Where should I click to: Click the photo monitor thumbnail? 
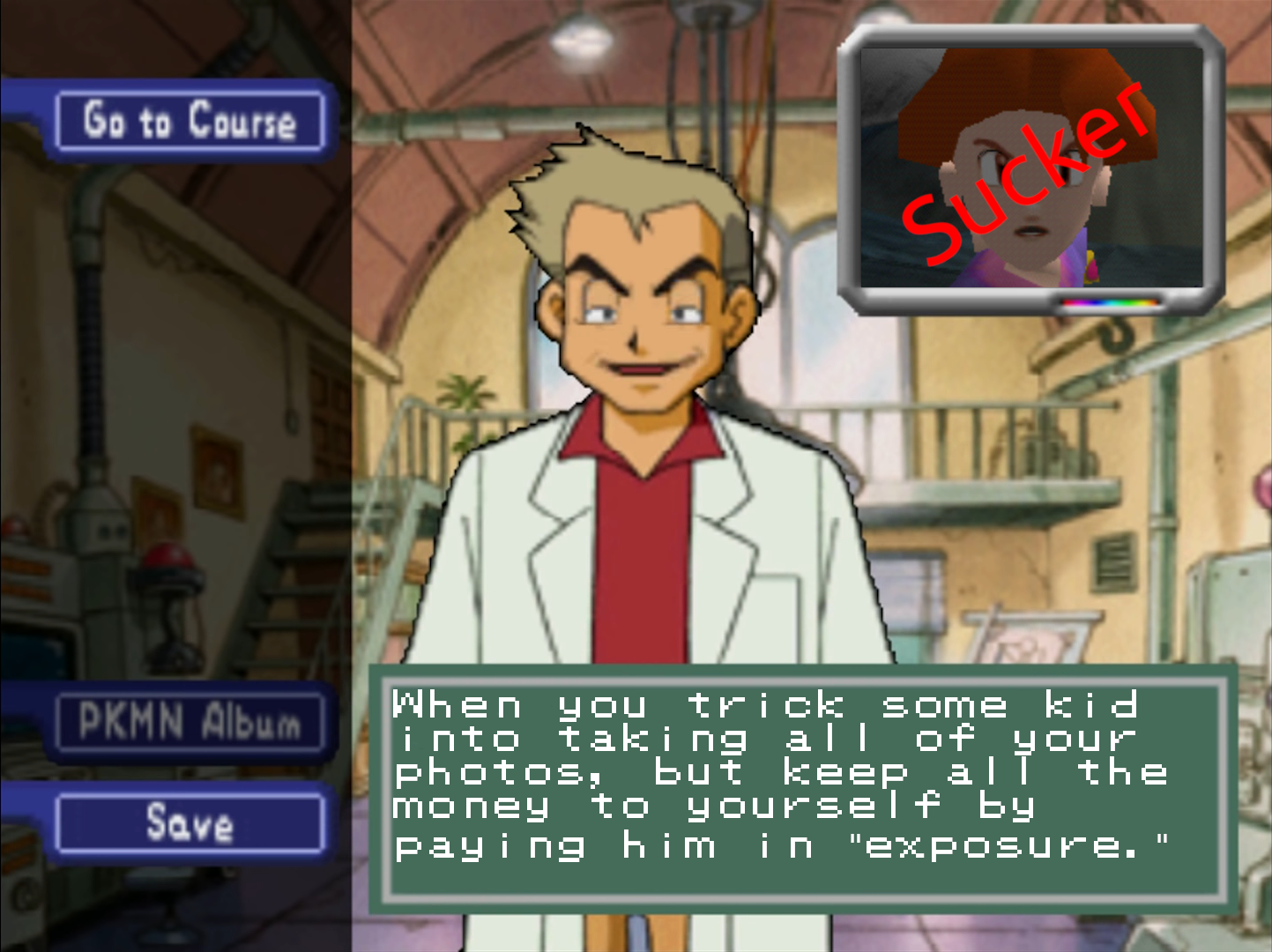click(1030, 168)
